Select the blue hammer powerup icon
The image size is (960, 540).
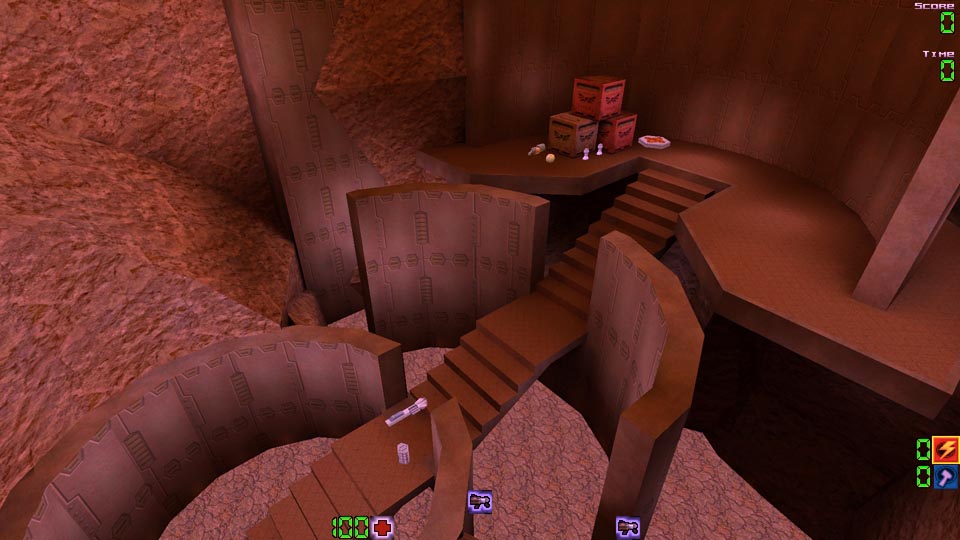(945, 476)
